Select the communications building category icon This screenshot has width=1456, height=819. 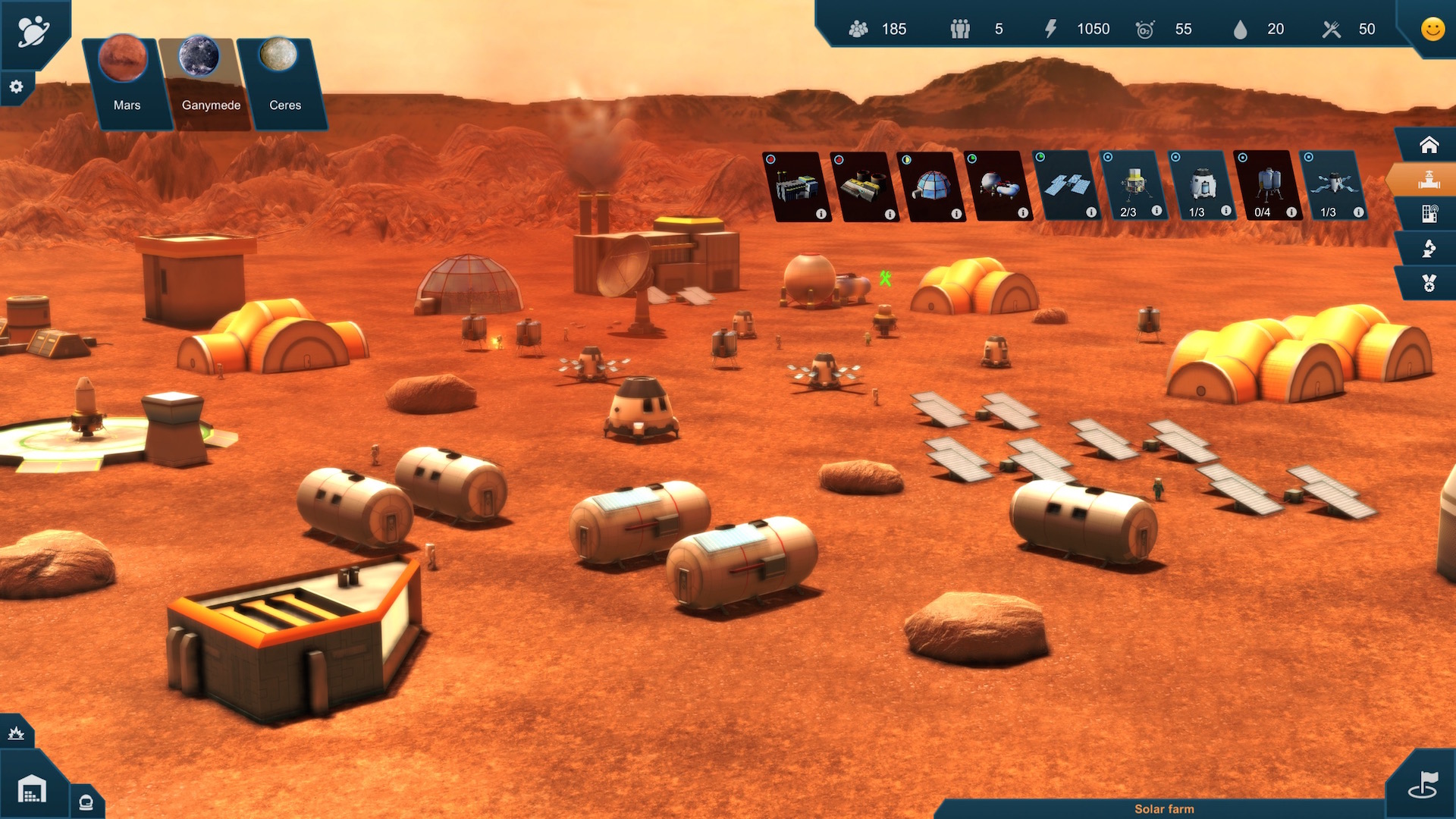pos(1429,214)
